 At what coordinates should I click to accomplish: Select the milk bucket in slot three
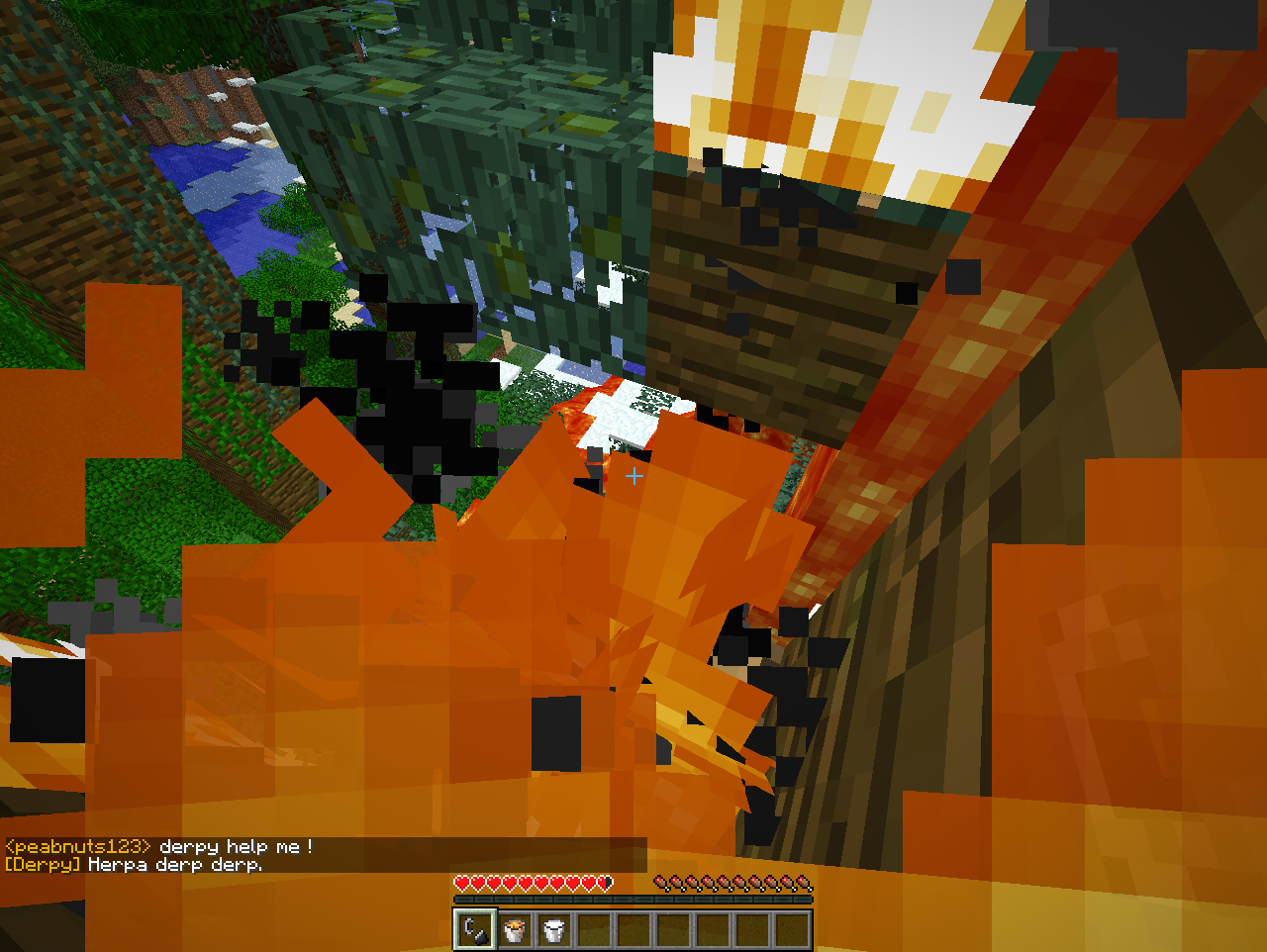(x=554, y=930)
